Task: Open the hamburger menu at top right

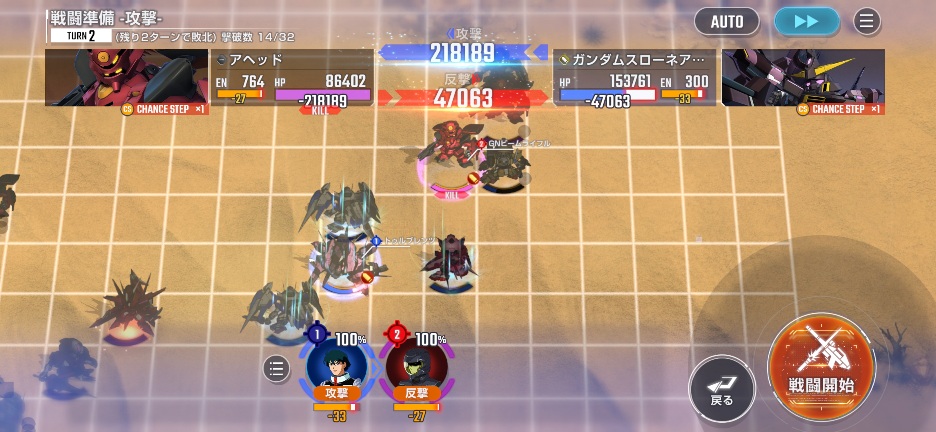Action: [867, 20]
